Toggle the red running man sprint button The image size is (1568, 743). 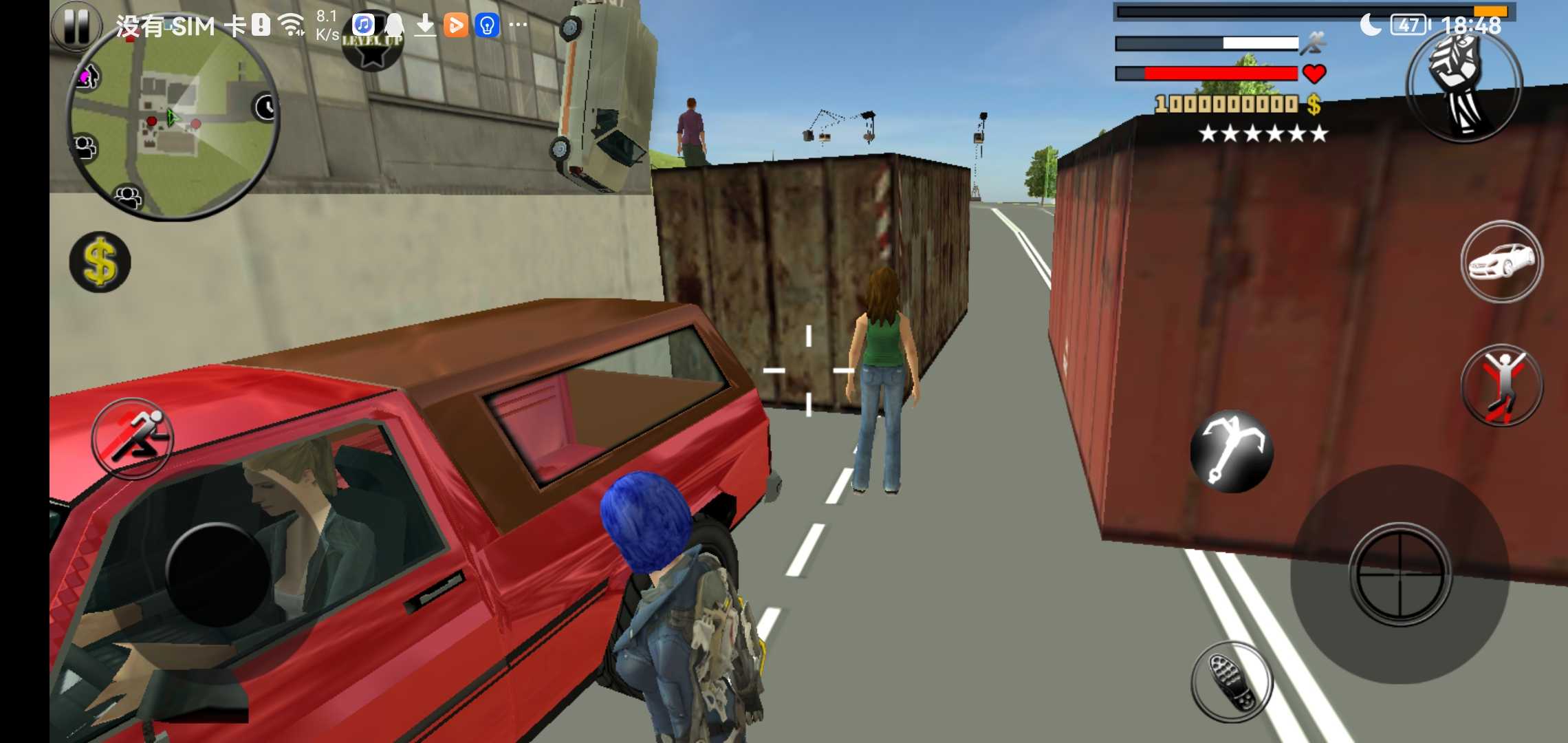click(x=132, y=438)
